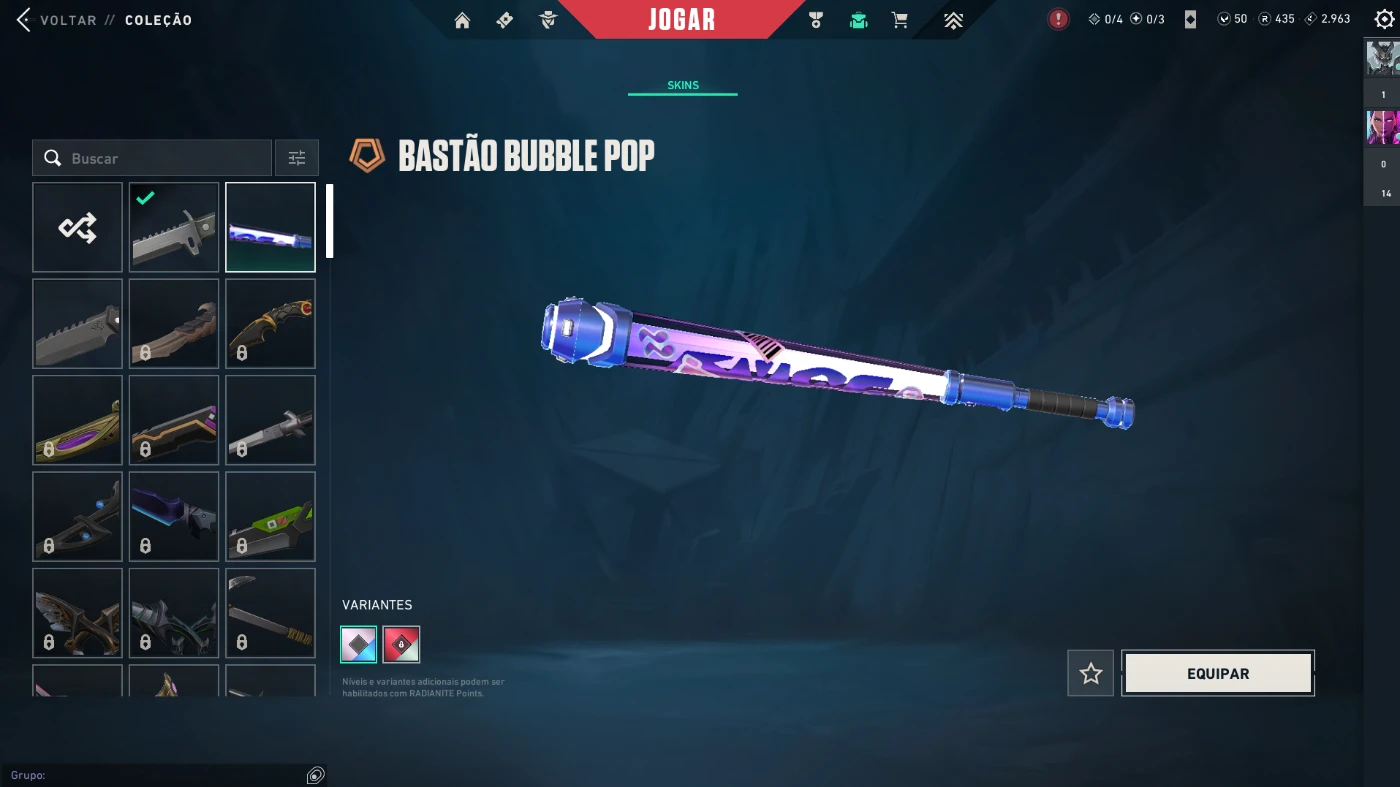Open the settings gear icon
The width and height of the screenshot is (1400, 787).
(x=1384, y=19)
